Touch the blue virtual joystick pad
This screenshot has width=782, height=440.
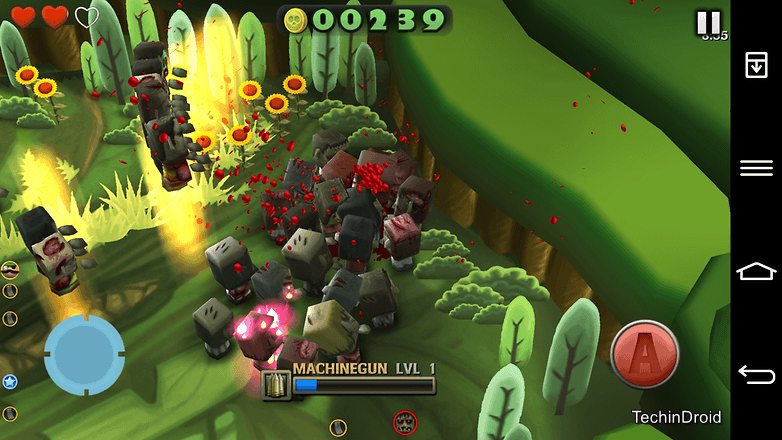pos(85,355)
